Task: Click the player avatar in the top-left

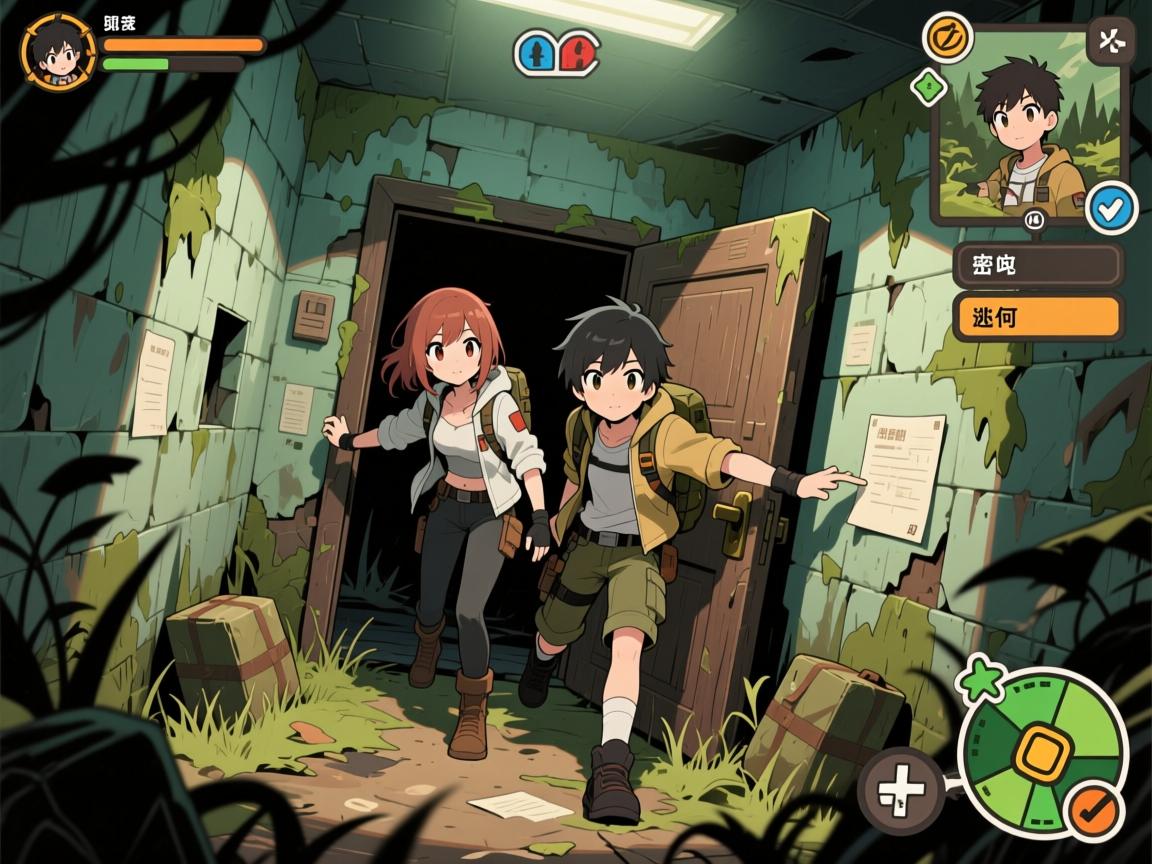Action: pyautogui.click(x=58, y=51)
